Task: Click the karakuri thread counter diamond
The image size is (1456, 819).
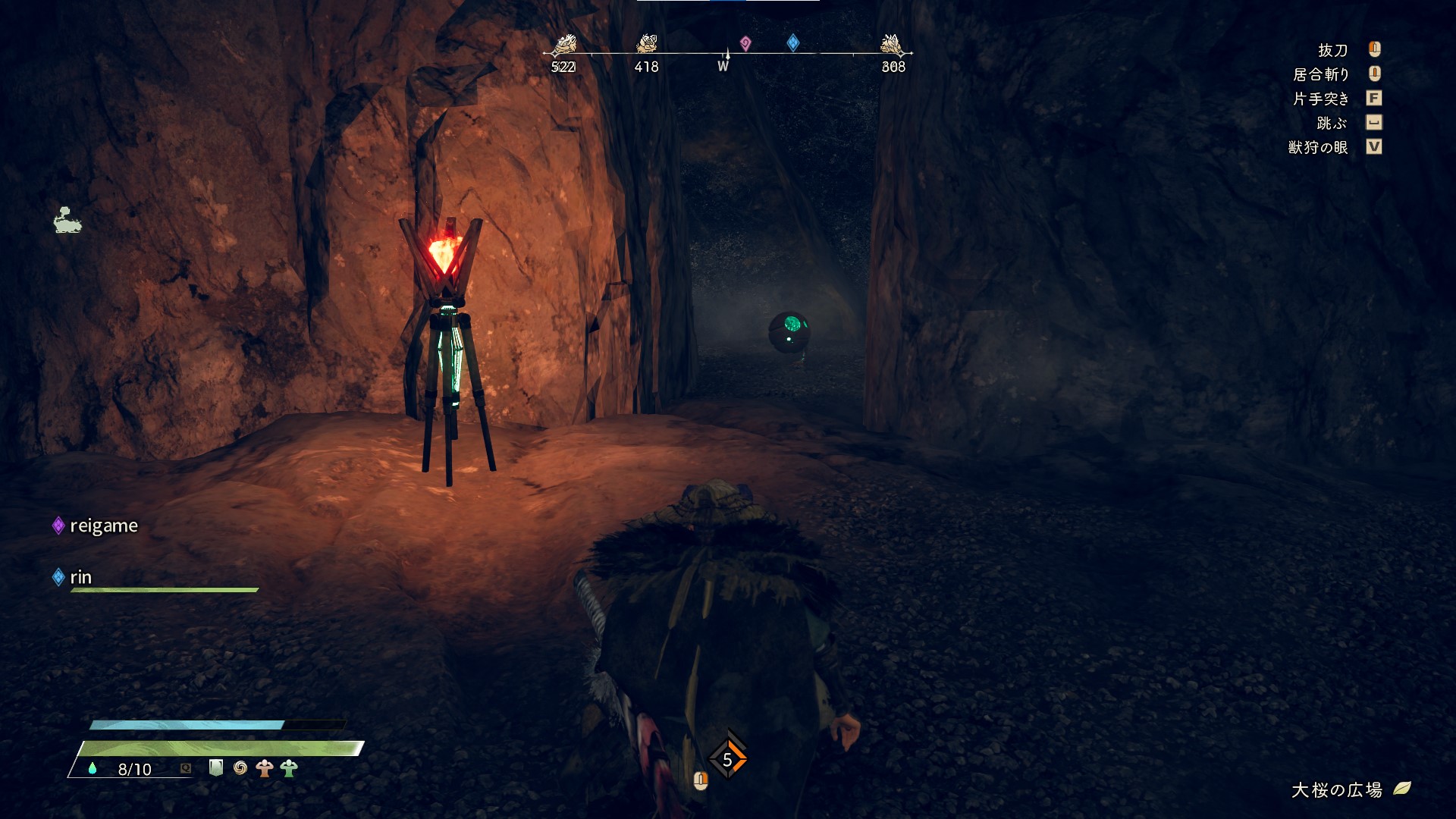Action: (727, 759)
